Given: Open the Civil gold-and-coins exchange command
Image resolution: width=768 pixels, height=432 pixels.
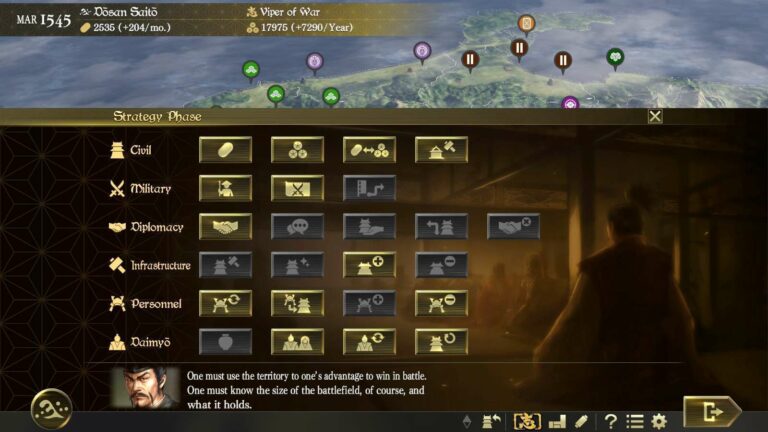Looking at the screenshot, I should pos(369,150).
